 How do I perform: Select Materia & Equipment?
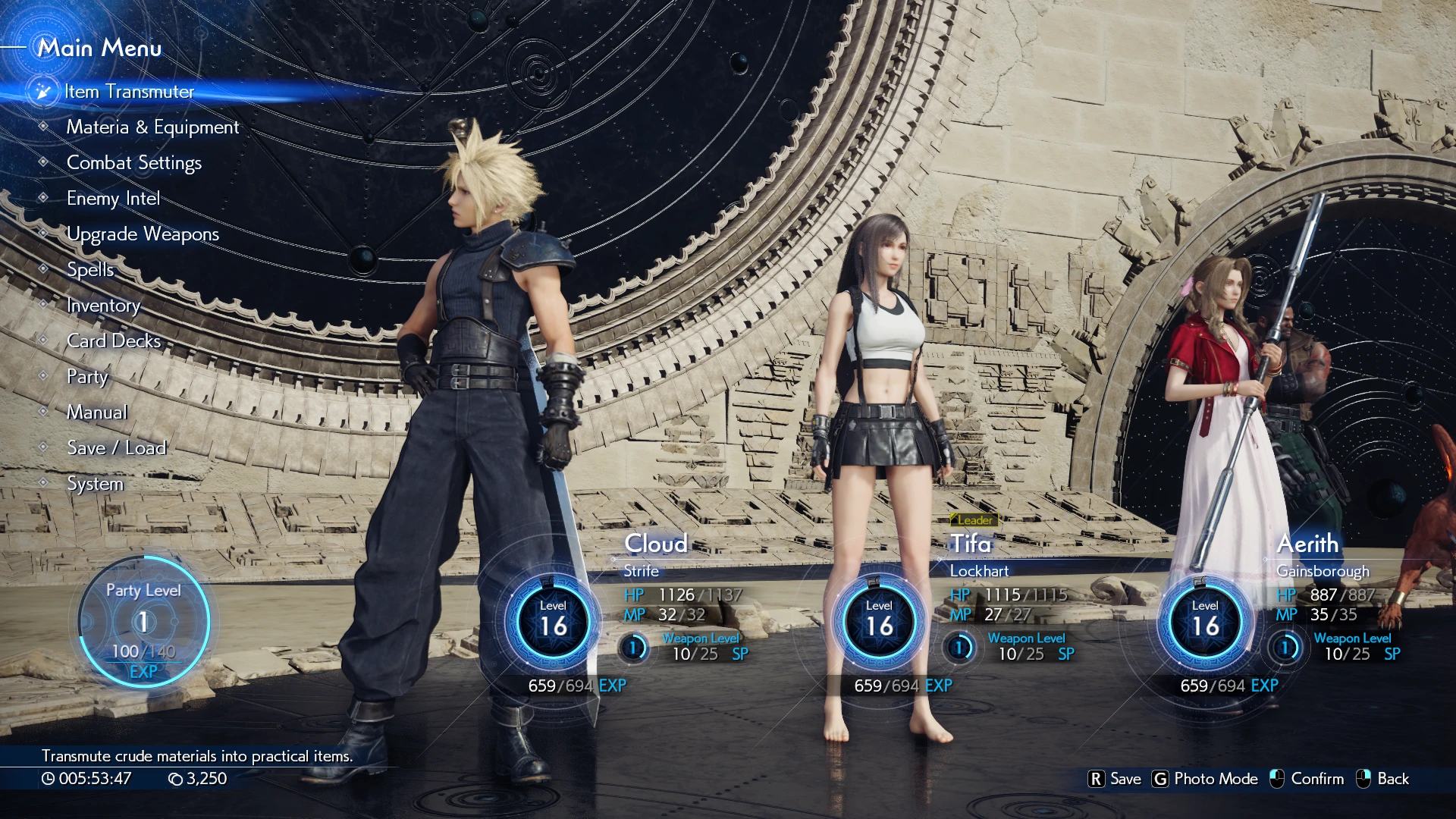coord(152,127)
